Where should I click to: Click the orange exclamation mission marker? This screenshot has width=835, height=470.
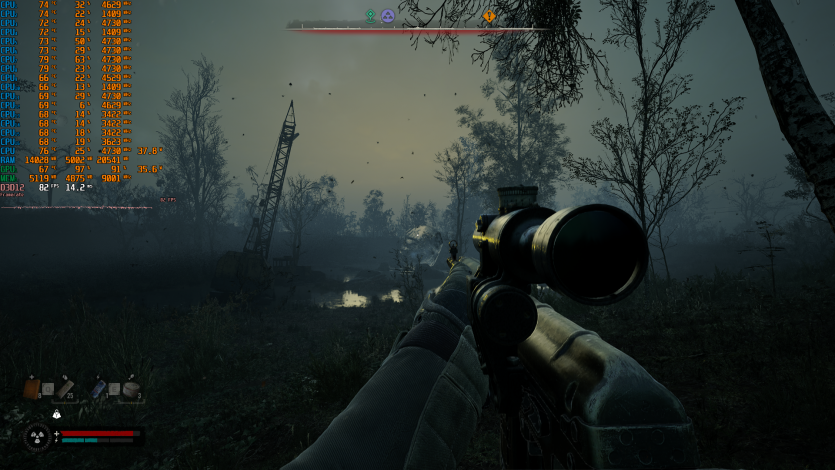489,16
